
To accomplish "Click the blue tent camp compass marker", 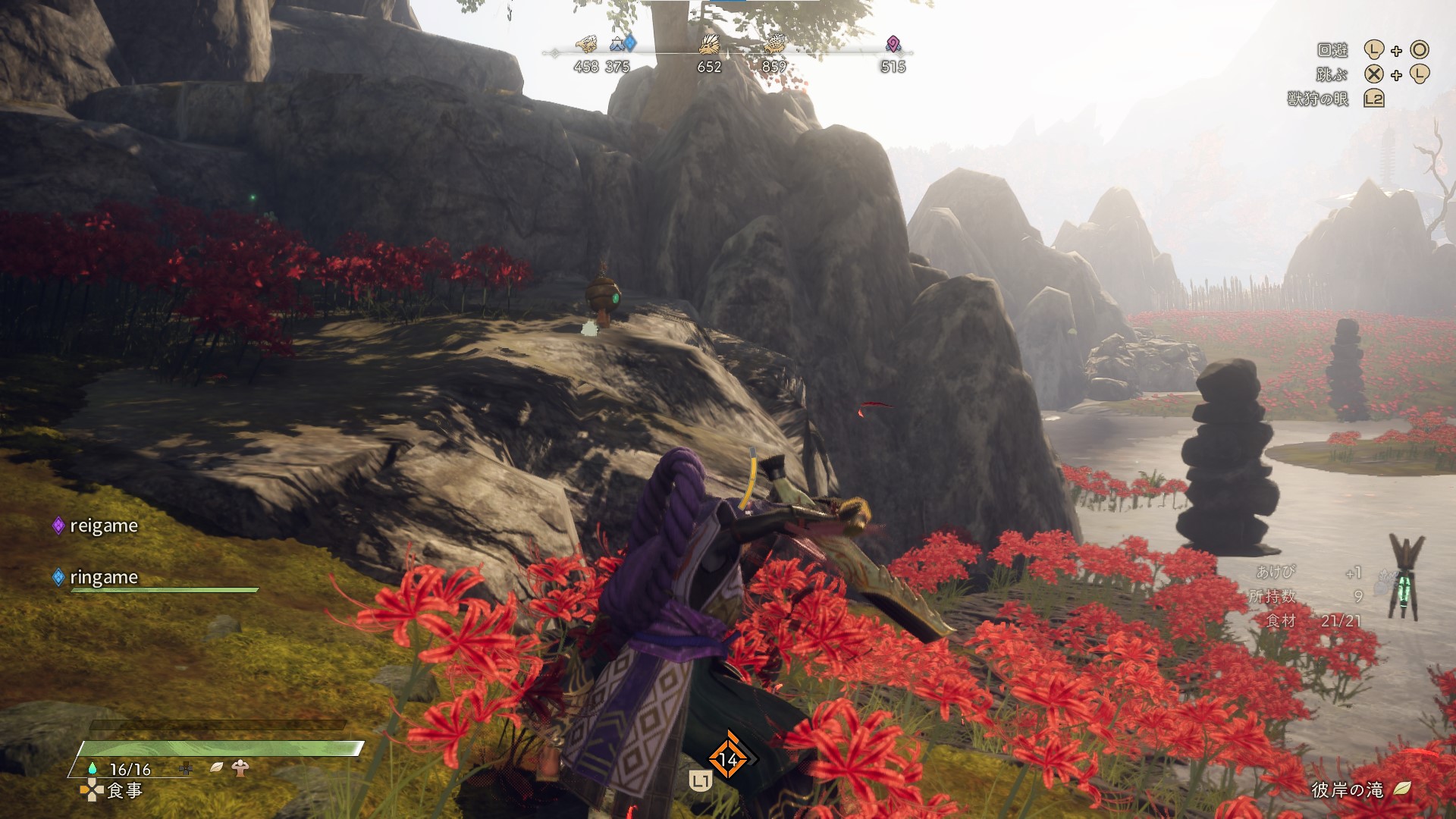I will tap(617, 44).
